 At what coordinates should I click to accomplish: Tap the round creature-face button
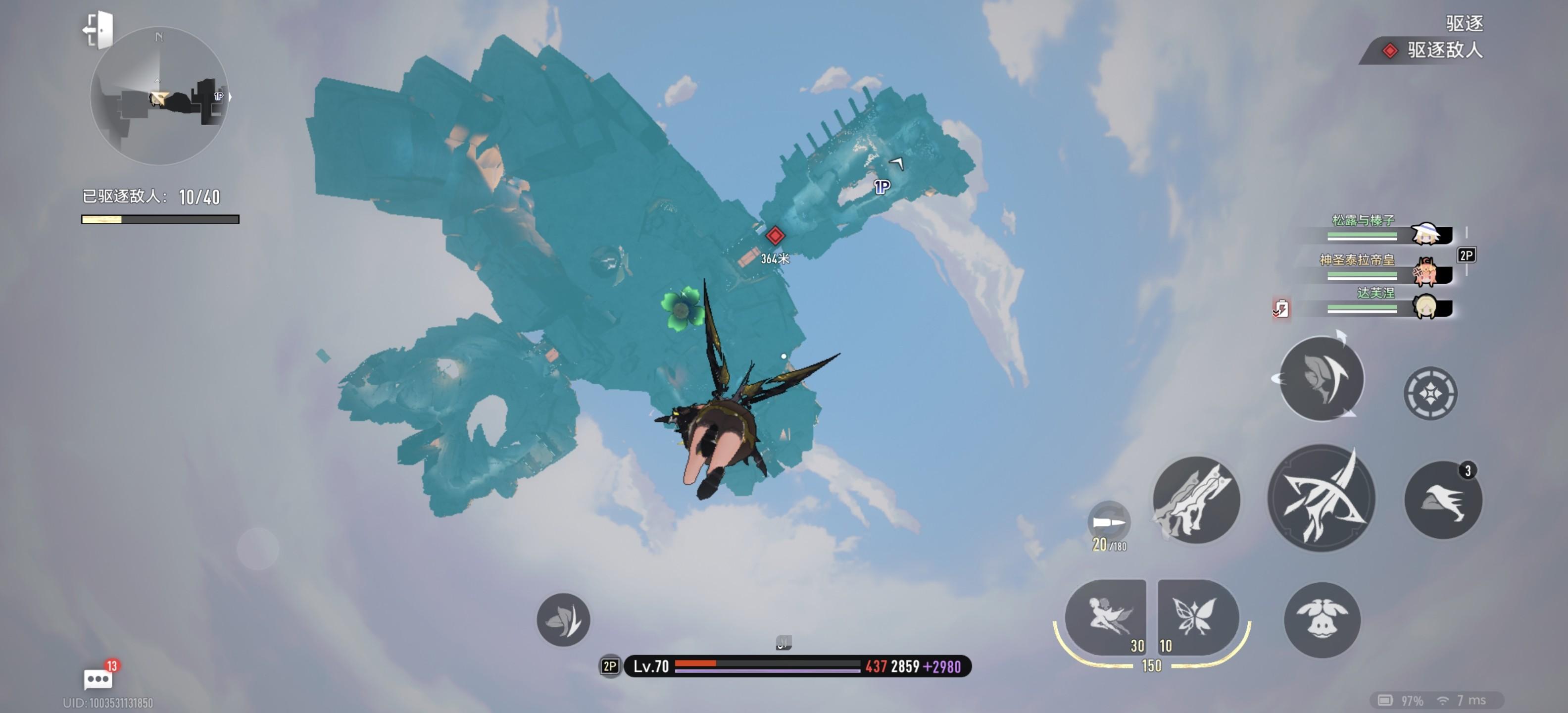pyautogui.click(x=1322, y=620)
